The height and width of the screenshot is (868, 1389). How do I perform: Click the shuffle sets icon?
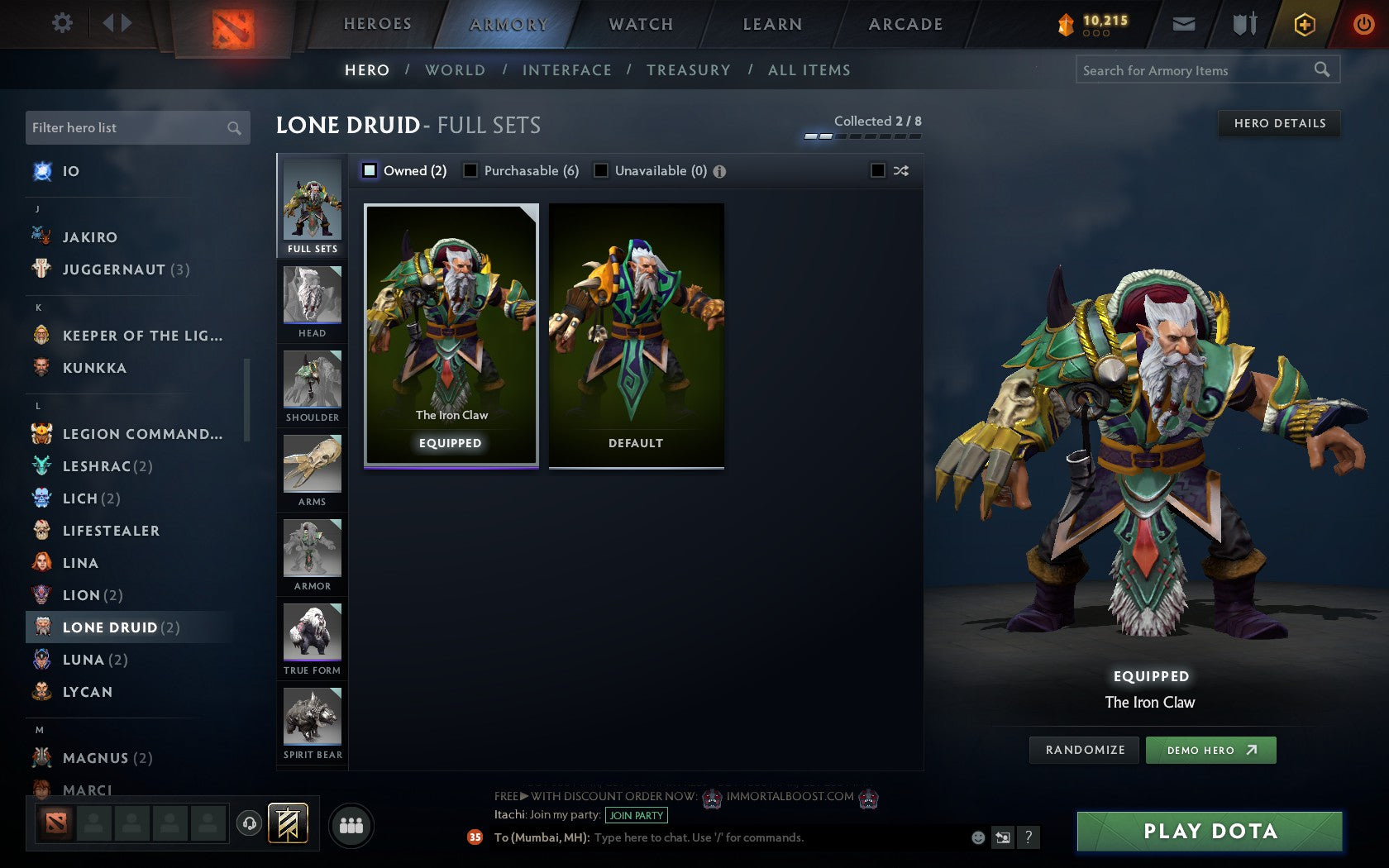coord(900,170)
